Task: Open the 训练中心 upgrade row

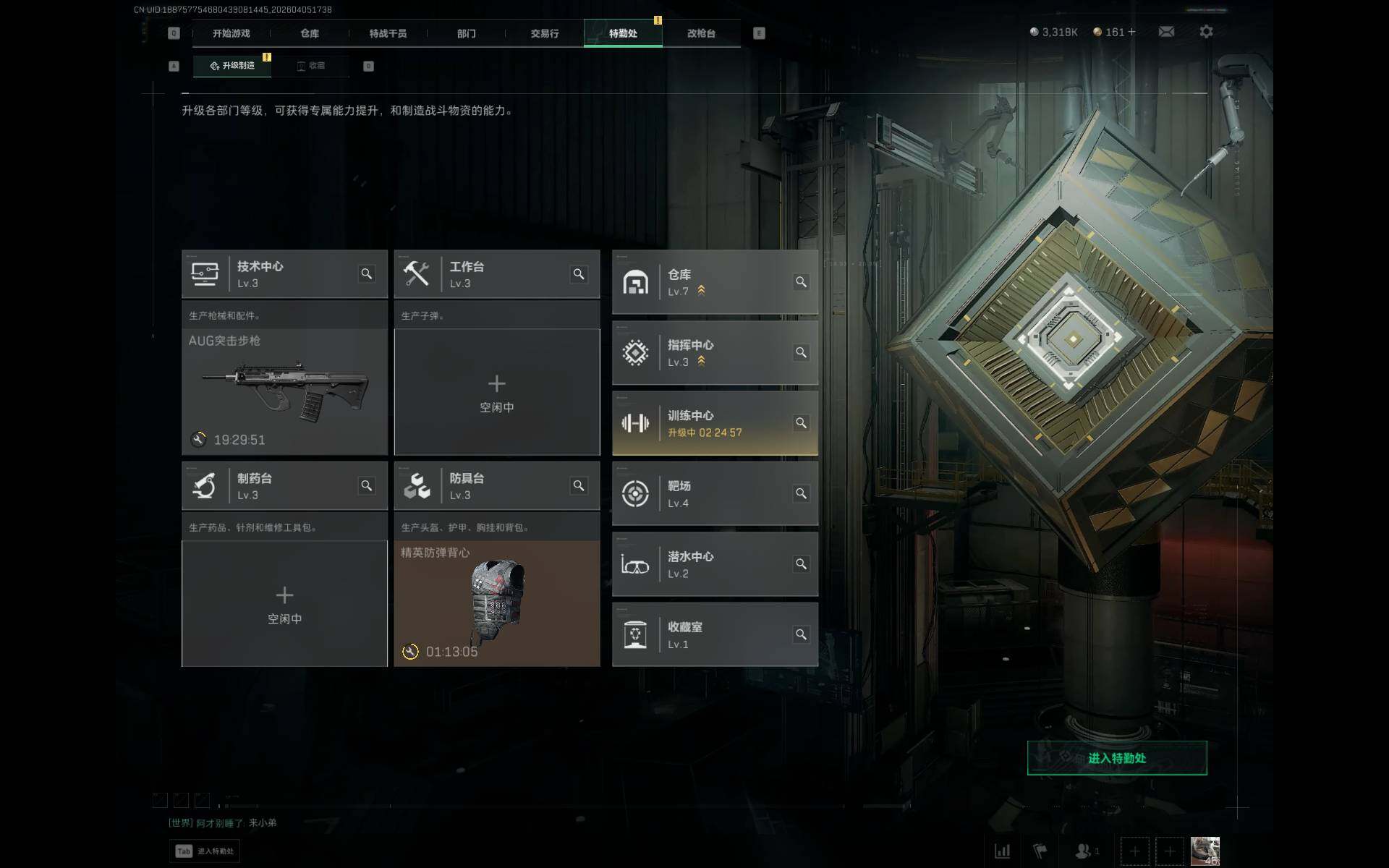Action: pos(705,423)
